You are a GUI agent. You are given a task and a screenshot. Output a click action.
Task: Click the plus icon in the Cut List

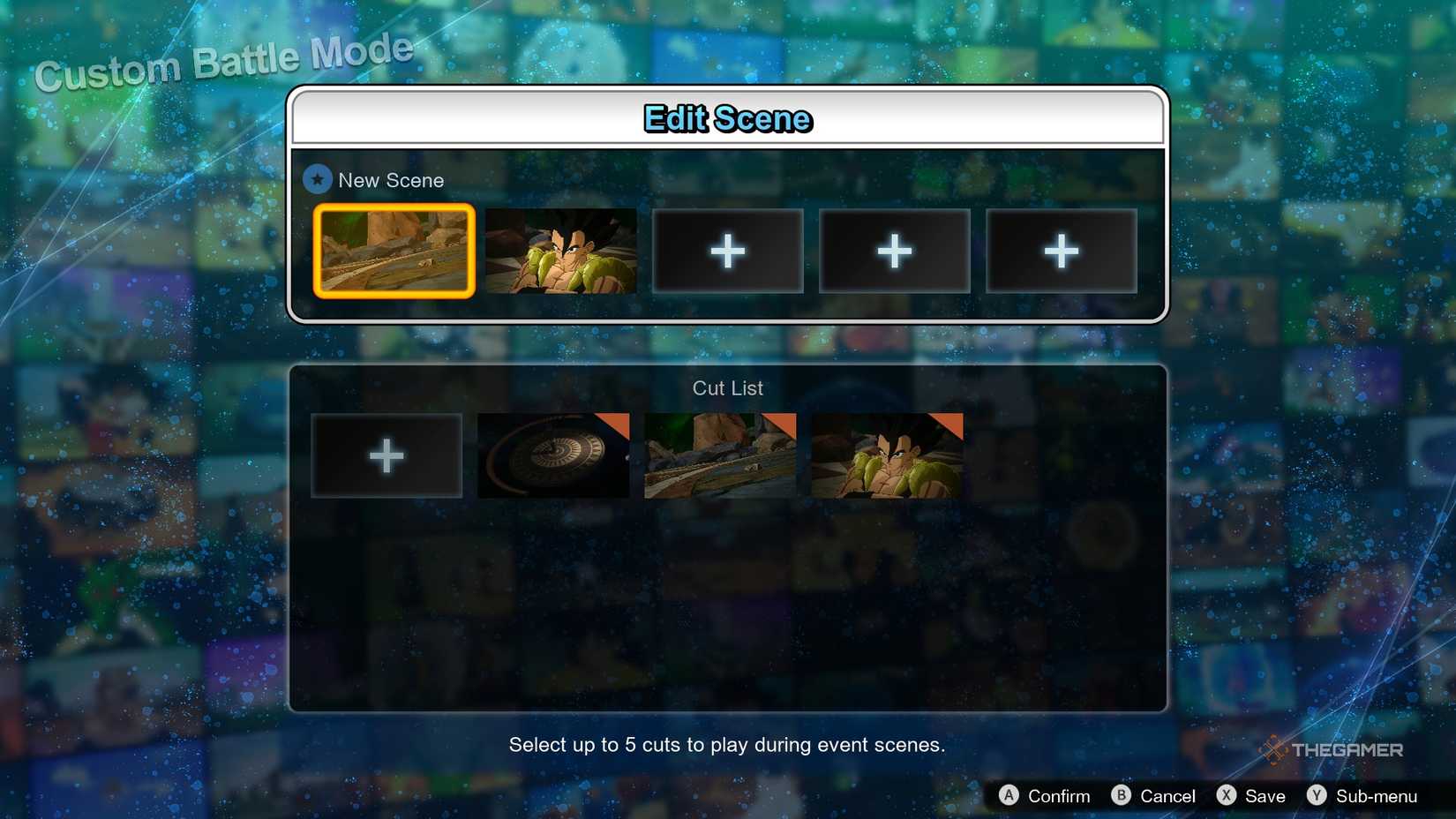(386, 455)
